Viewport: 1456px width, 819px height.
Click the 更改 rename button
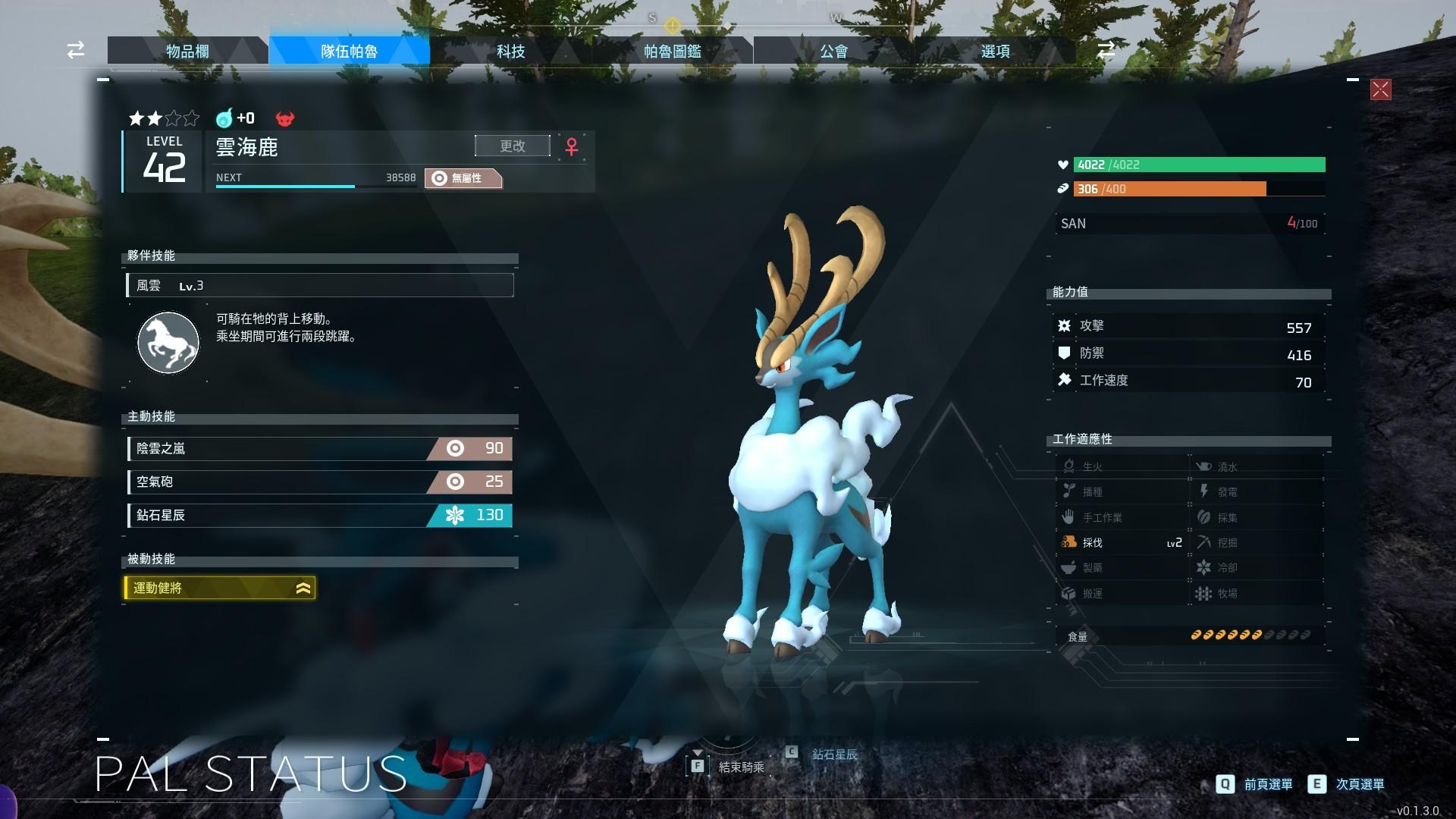[x=513, y=146]
